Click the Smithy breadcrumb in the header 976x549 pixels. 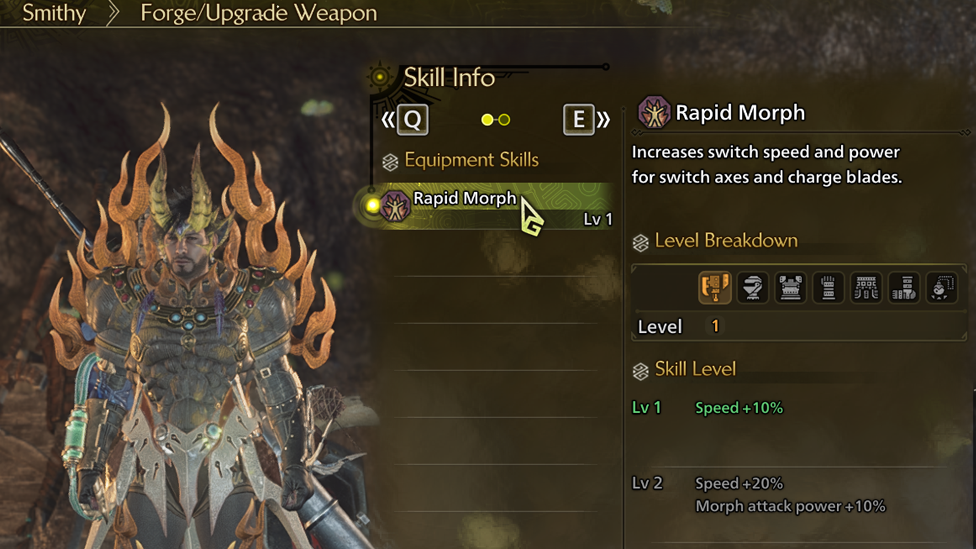point(54,14)
